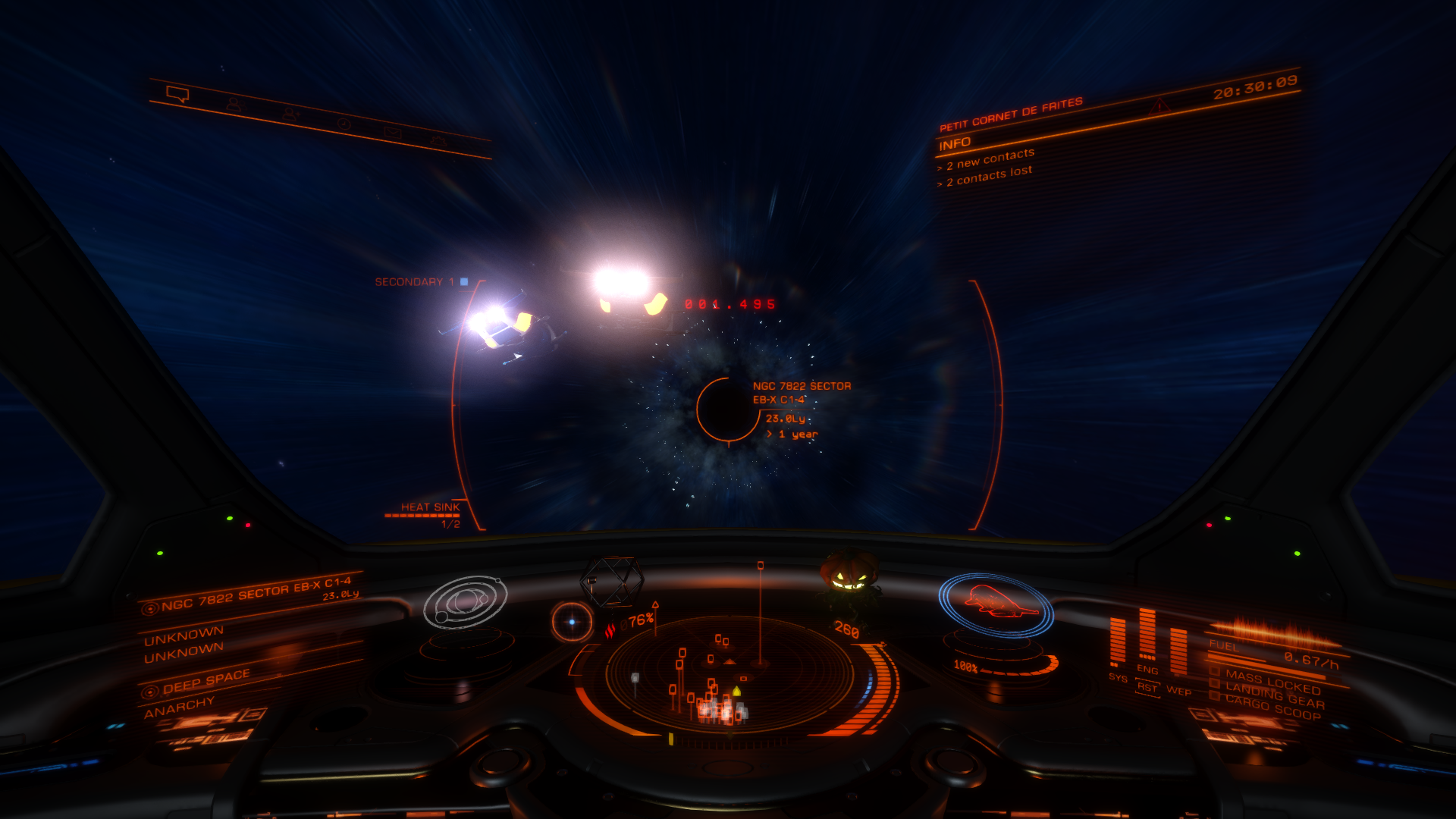Select the contacts icon in the comms bar
Screen dimensions: 1456x819
coord(236,105)
